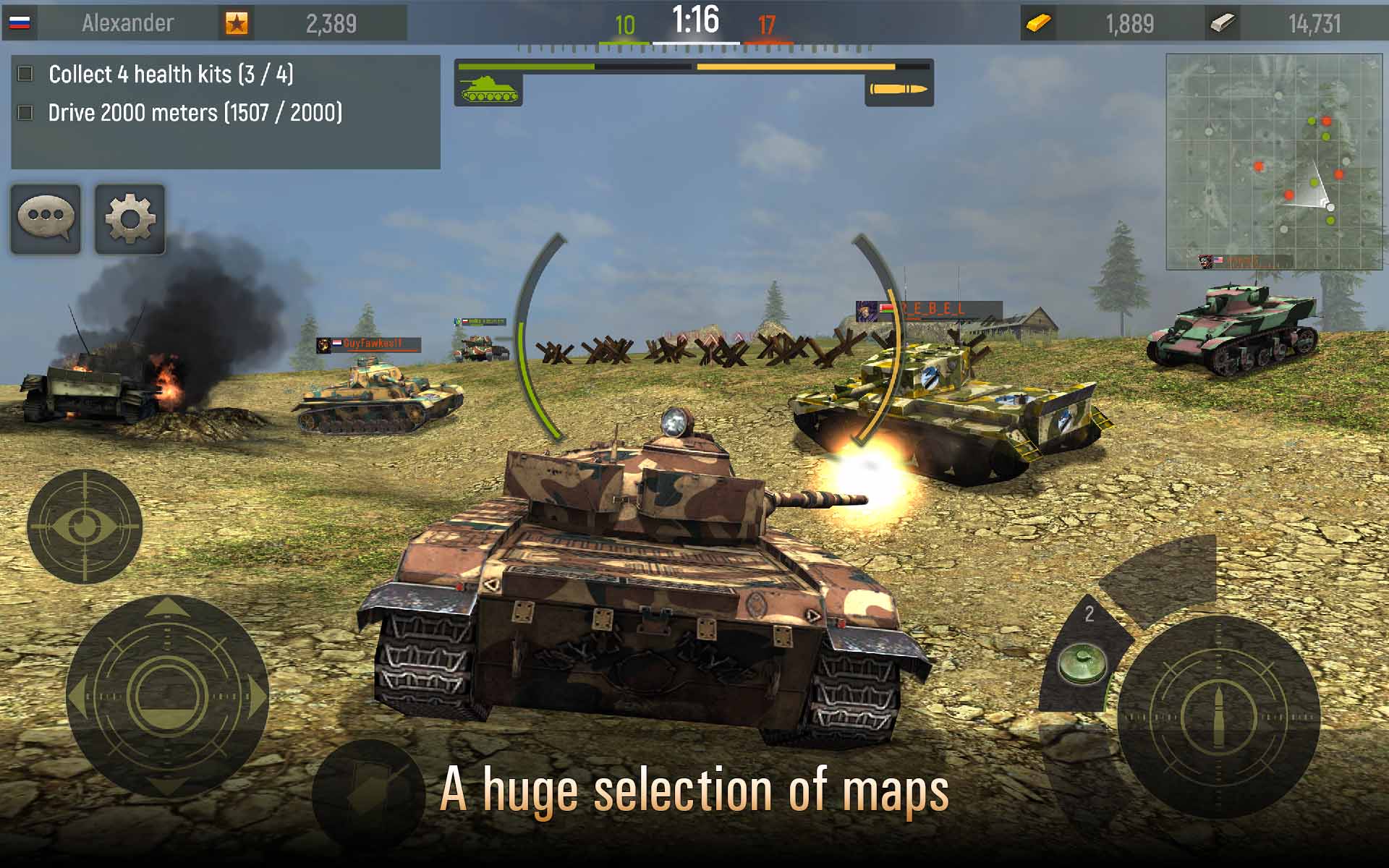Tap the player rank star badge
The height and width of the screenshot is (868, 1389).
[236, 23]
